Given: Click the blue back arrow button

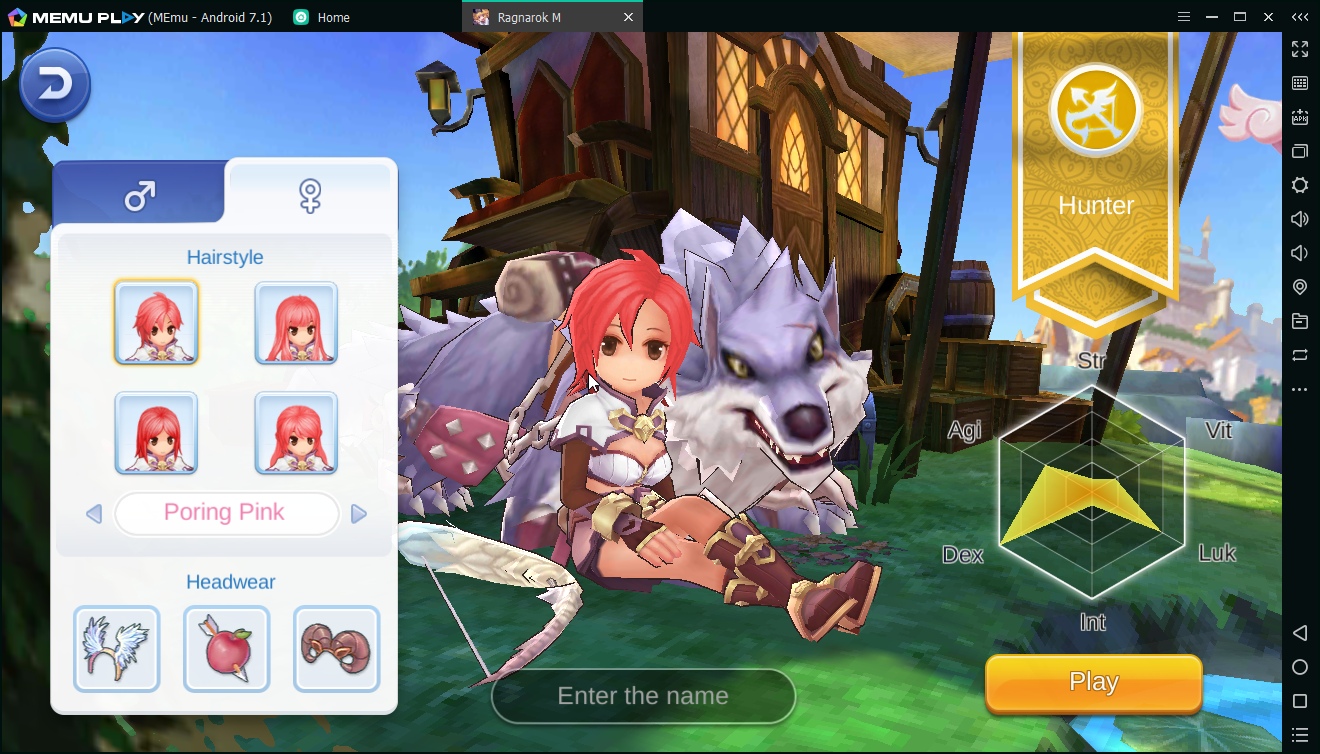Looking at the screenshot, I should [x=55, y=85].
